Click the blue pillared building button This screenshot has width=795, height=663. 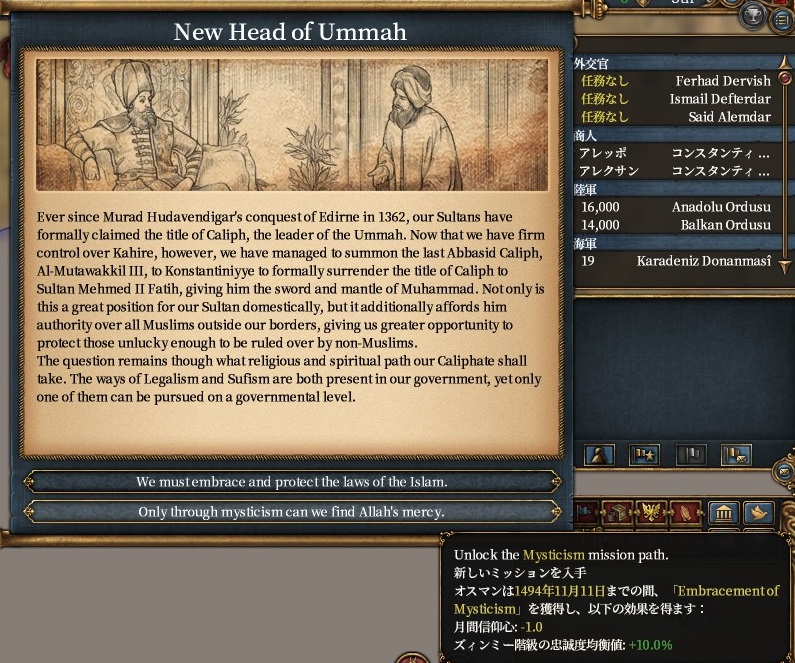pos(724,513)
